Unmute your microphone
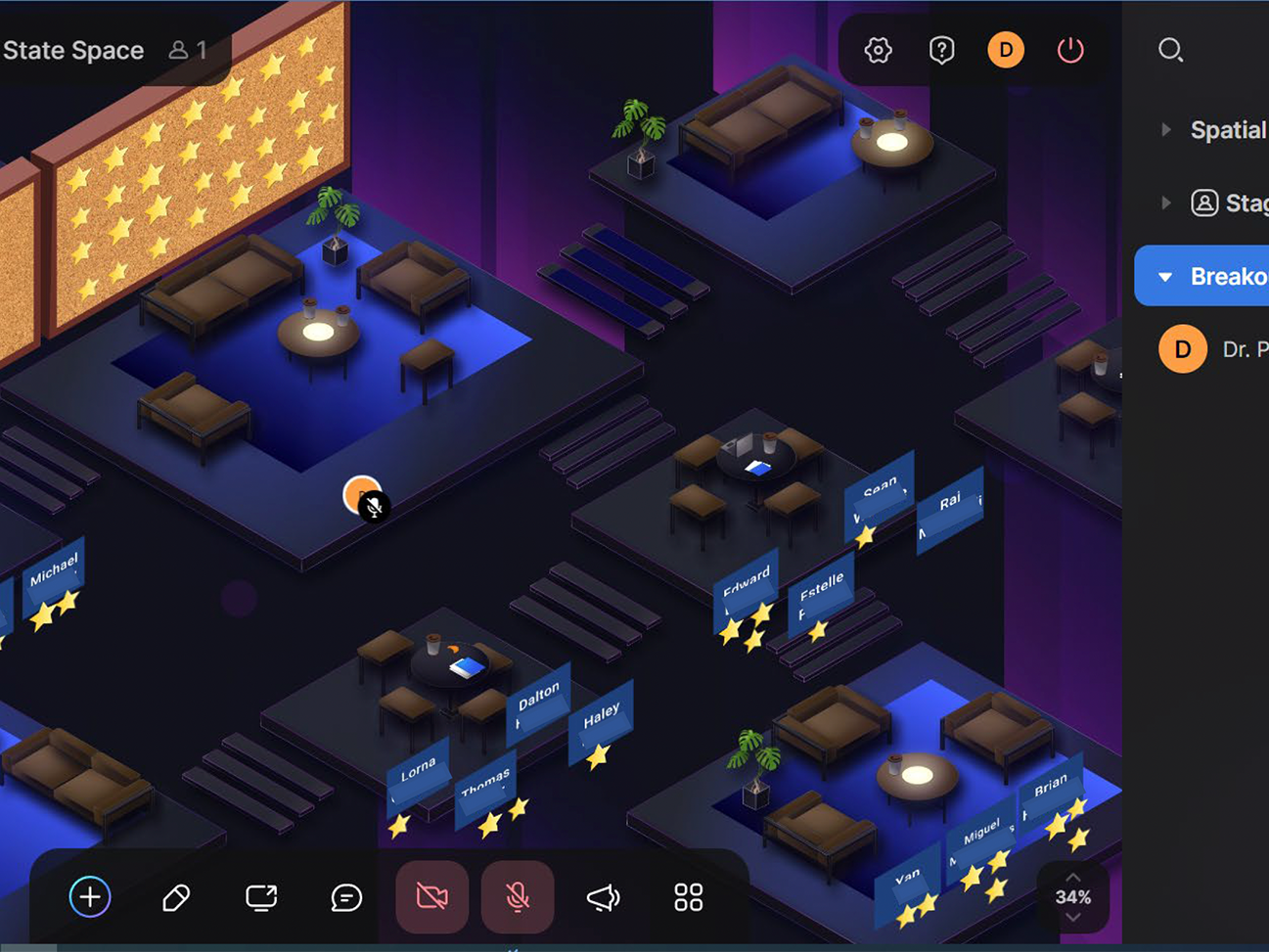The image size is (1269, 952). tap(518, 897)
